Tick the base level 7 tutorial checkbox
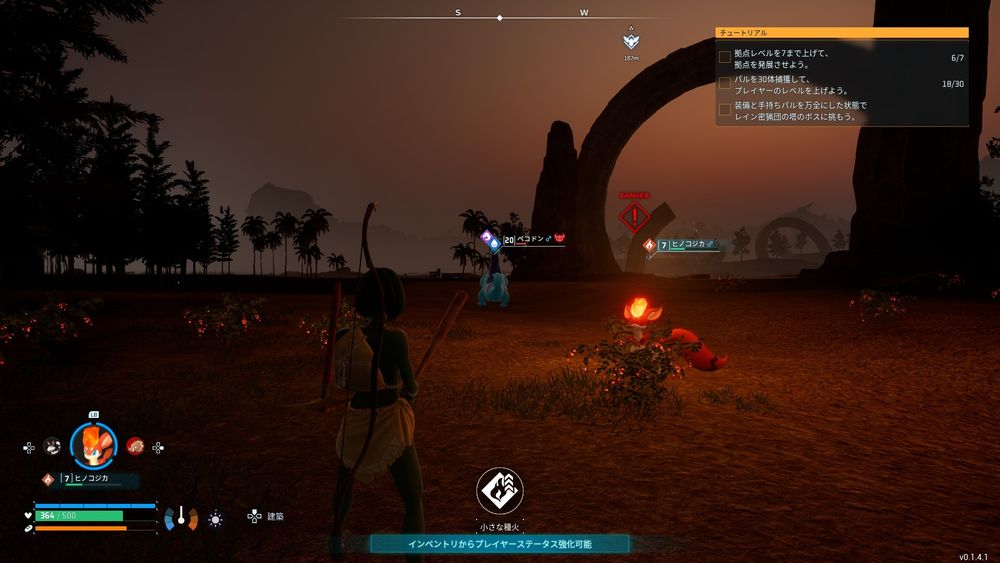Viewport: 1000px width, 563px height. (x=725, y=58)
